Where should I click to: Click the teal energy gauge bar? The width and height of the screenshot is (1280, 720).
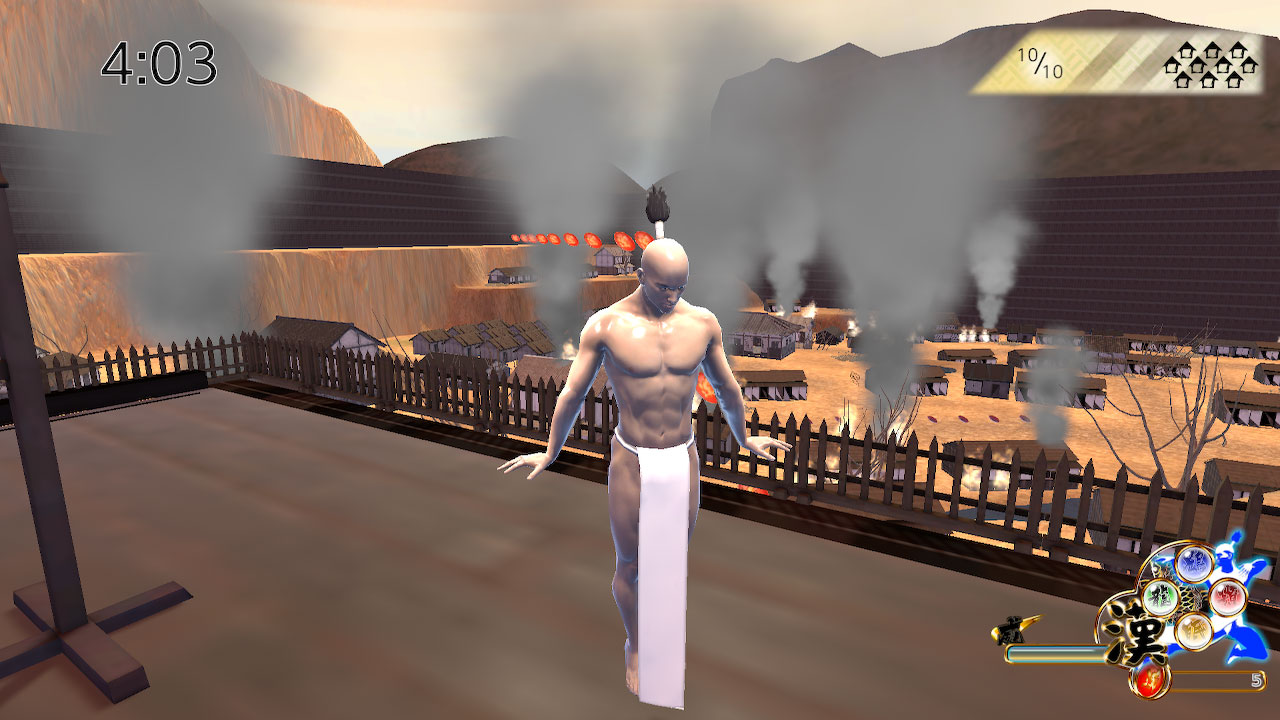1055,652
